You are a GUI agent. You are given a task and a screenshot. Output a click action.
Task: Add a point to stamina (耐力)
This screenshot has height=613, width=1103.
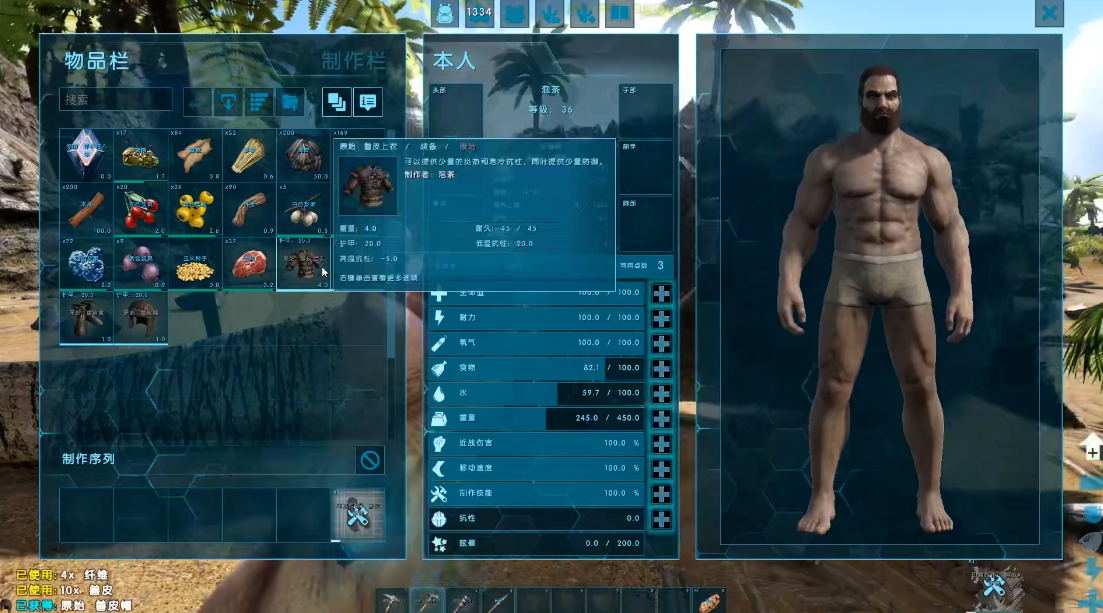(x=661, y=318)
